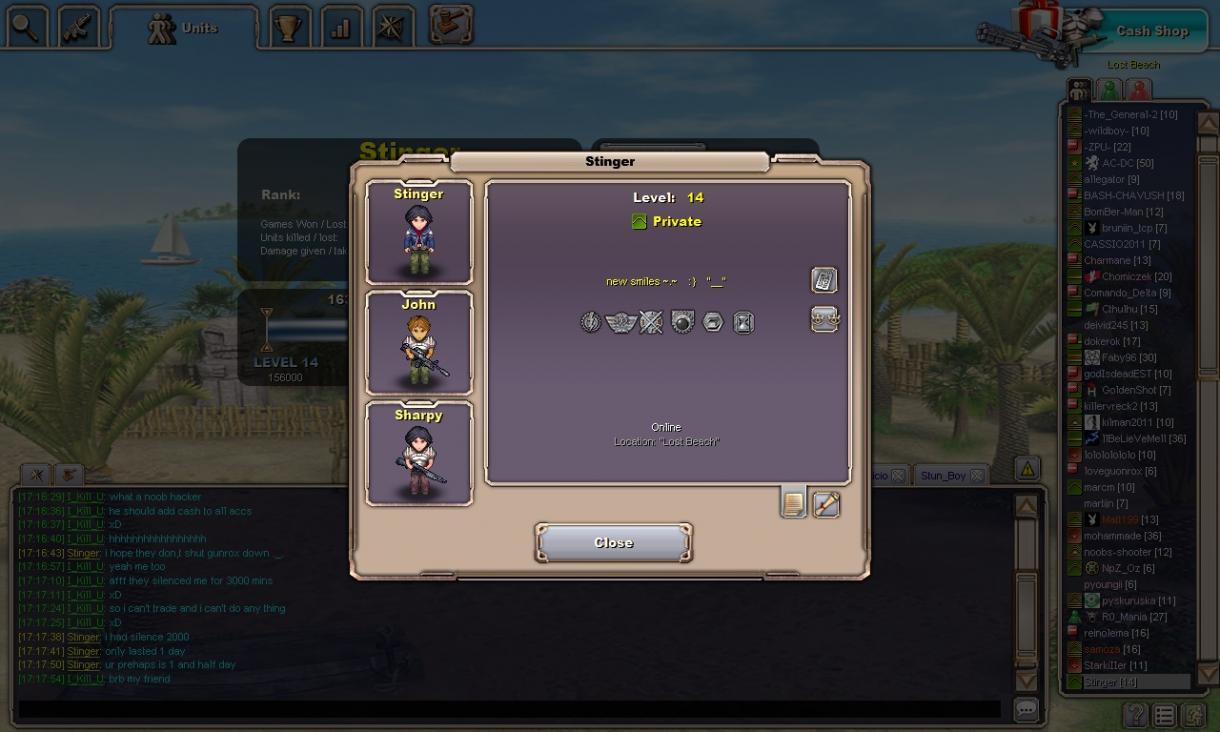The image size is (1220, 732).
Task: Select the John unit portrait
Action: [x=418, y=343]
